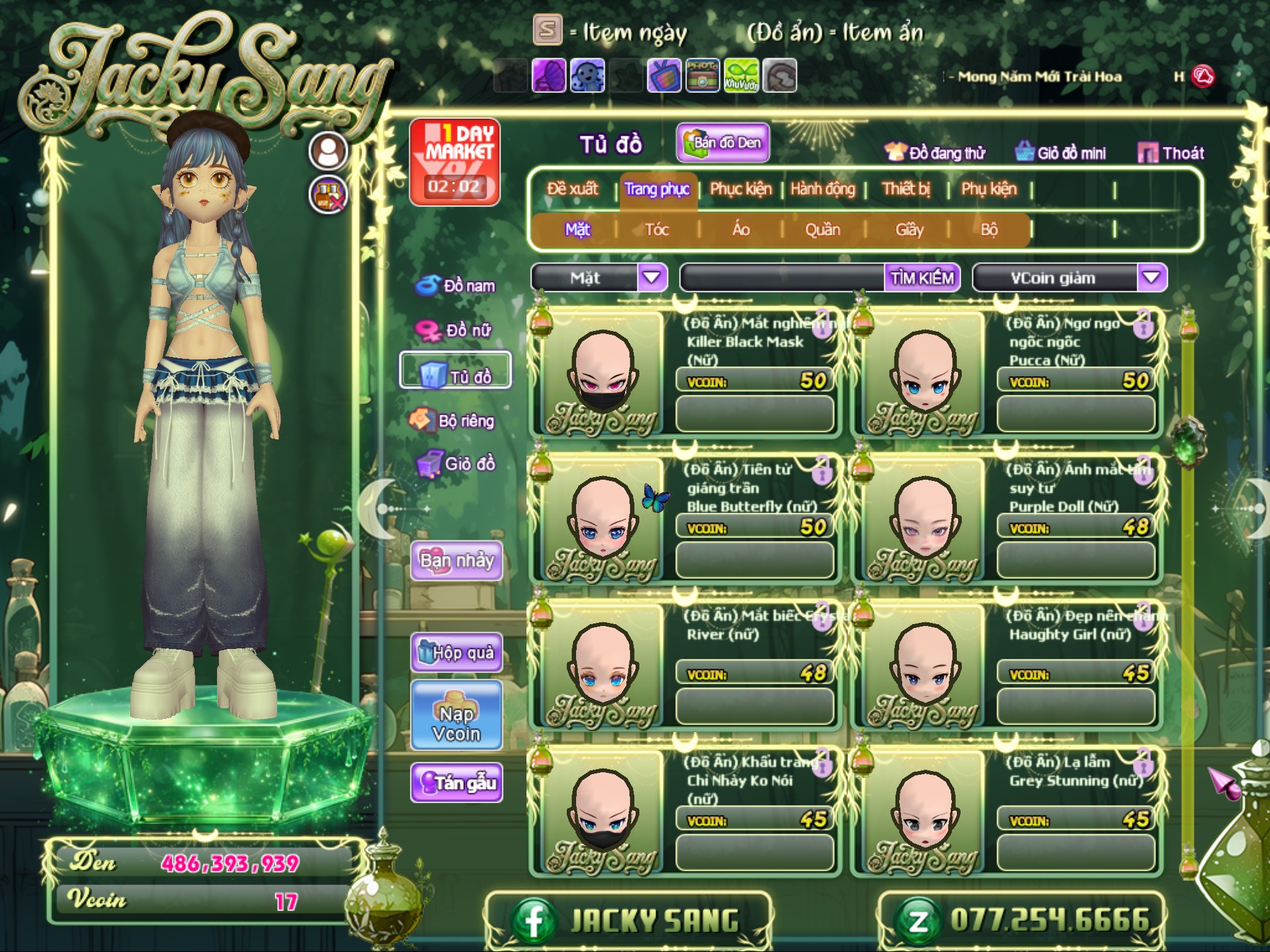
Task: Browse the Đồ nữ category
Action: pyautogui.click(x=456, y=330)
